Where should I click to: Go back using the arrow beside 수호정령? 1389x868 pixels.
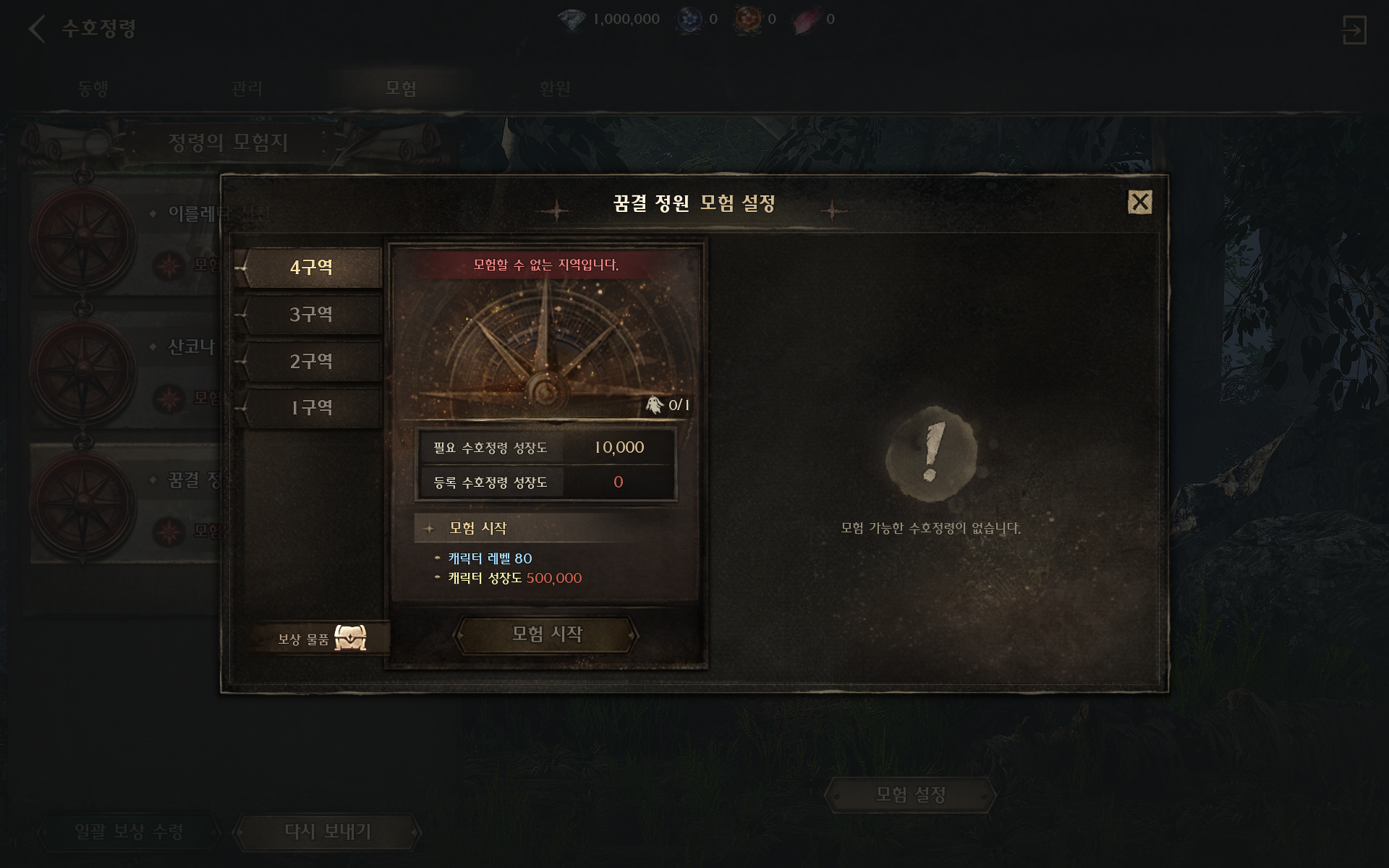(x=36, y=29)
